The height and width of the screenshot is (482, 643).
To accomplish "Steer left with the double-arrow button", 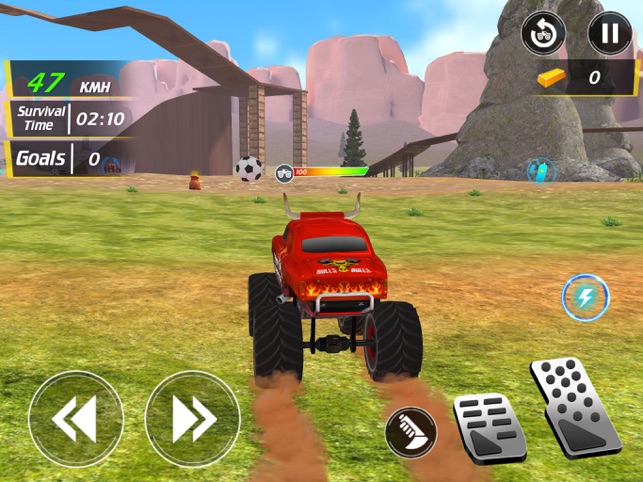I will 76,418.
